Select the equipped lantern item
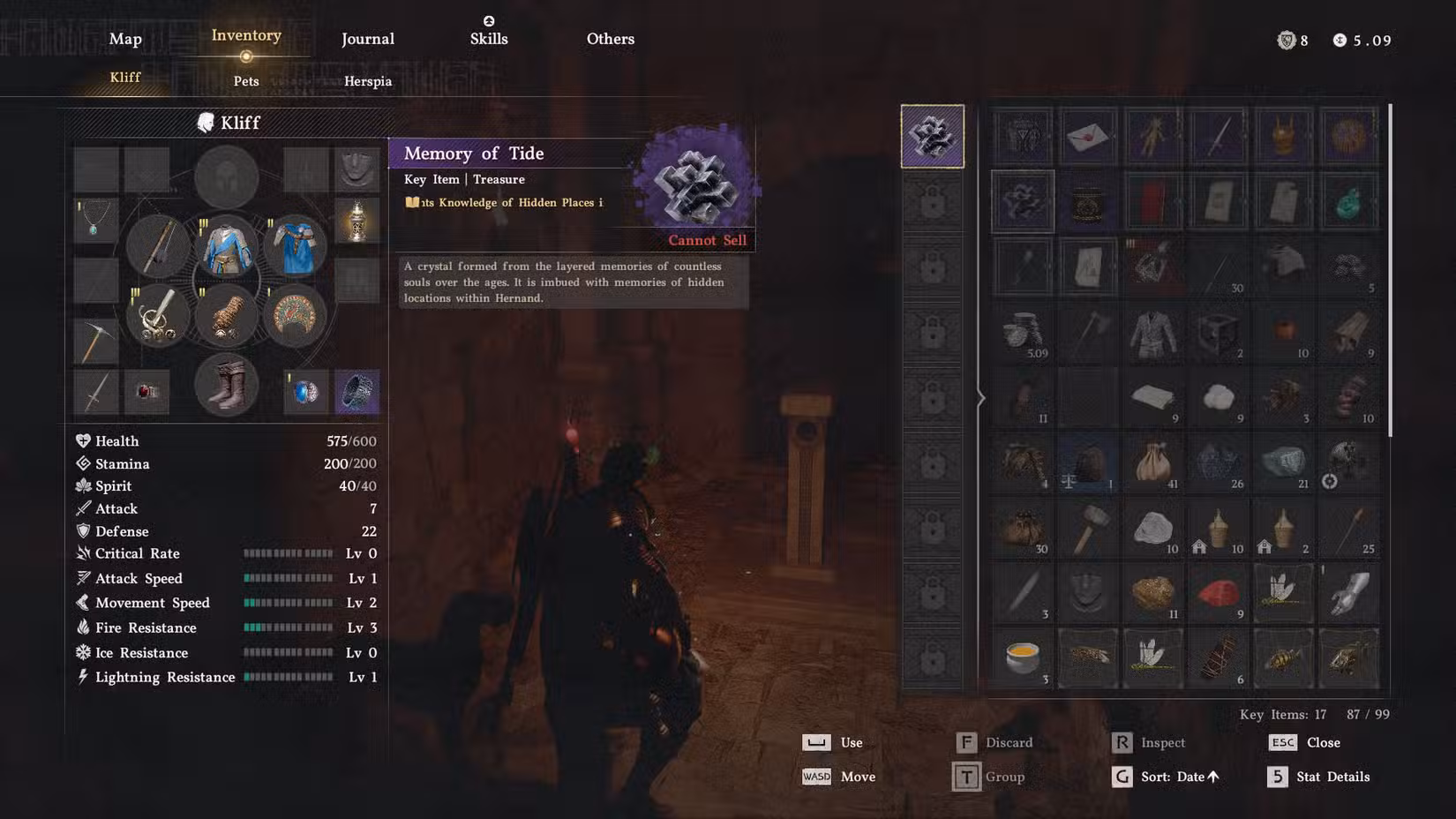Viewport: 1456px width, 819px height. tap(357, 221)
